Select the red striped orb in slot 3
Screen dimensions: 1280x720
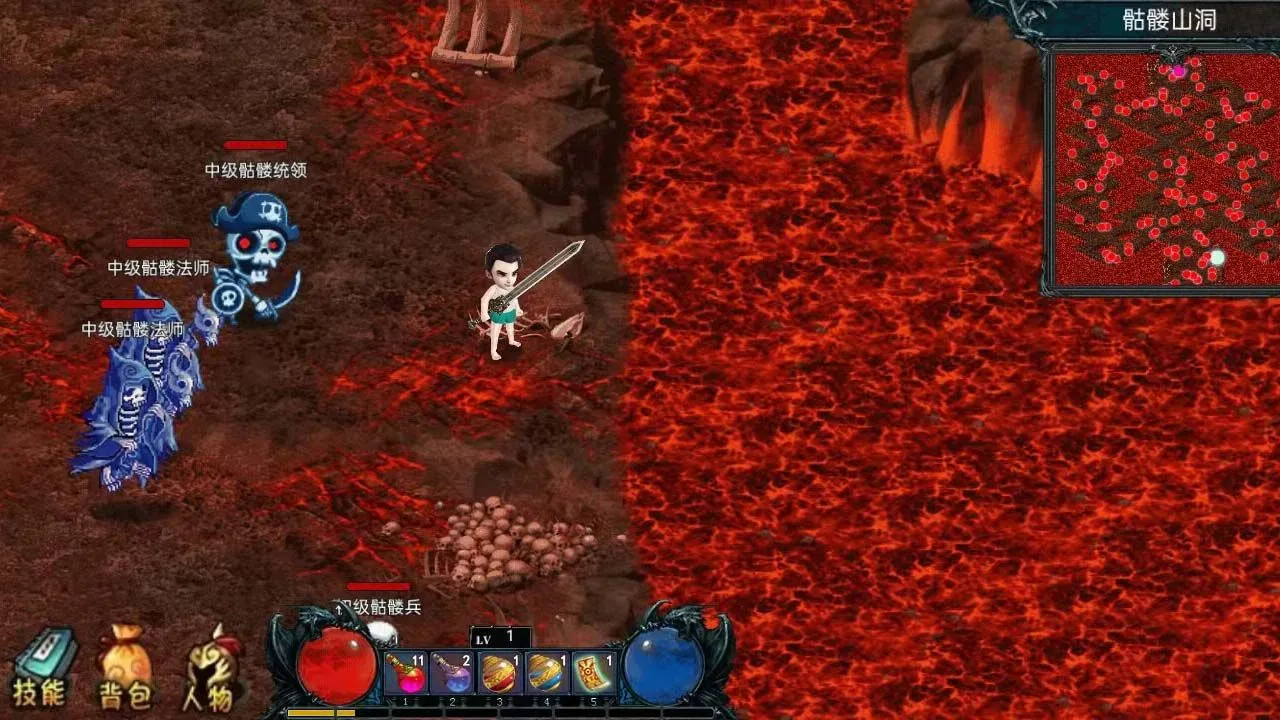(x=500, y=672)
